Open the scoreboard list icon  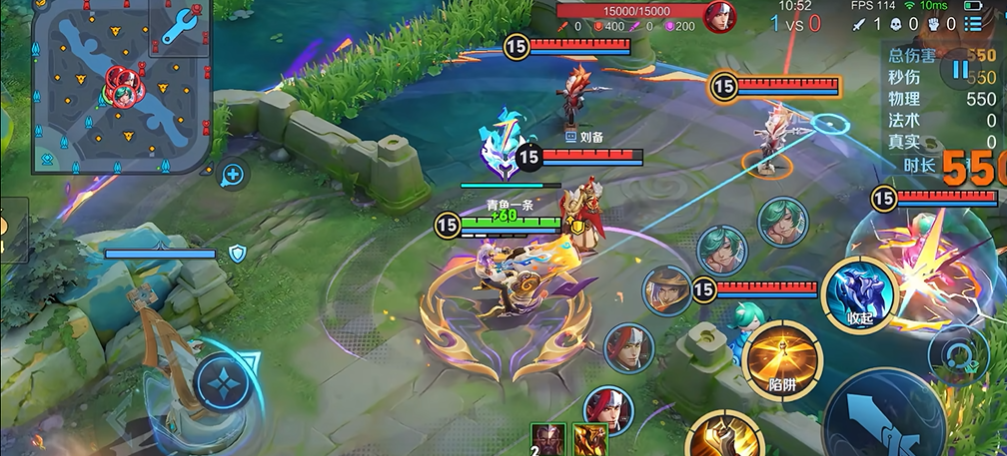(x=973, y=24)
